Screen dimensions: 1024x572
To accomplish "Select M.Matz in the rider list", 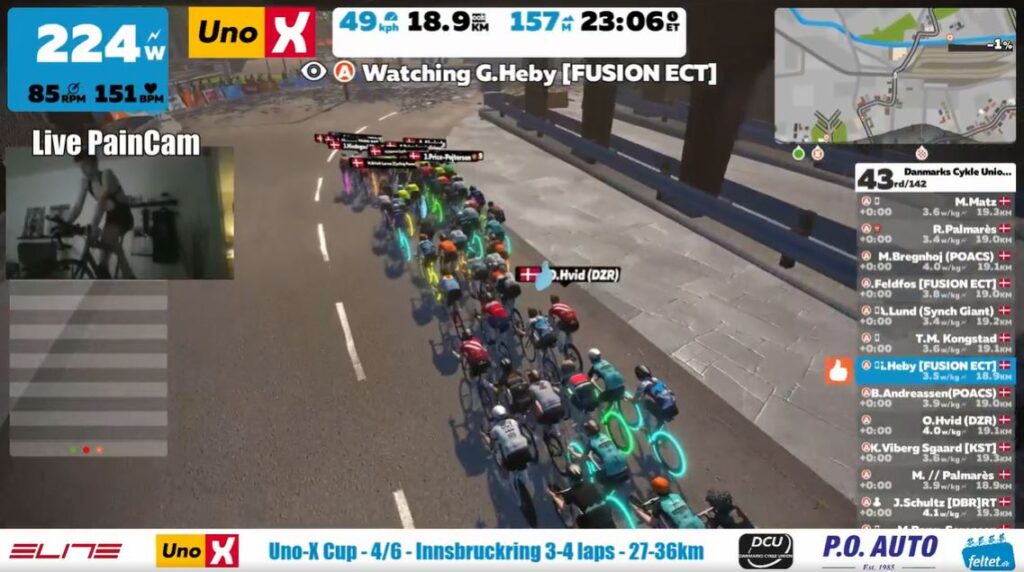I will [x=935, y=206].
